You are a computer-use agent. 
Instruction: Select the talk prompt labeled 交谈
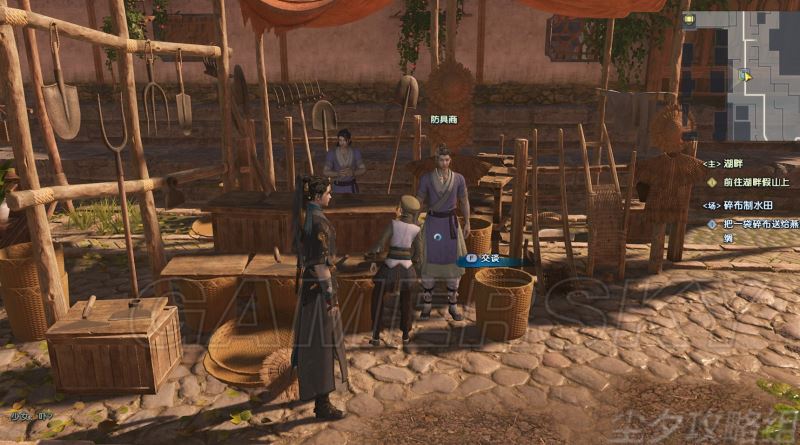489,260
